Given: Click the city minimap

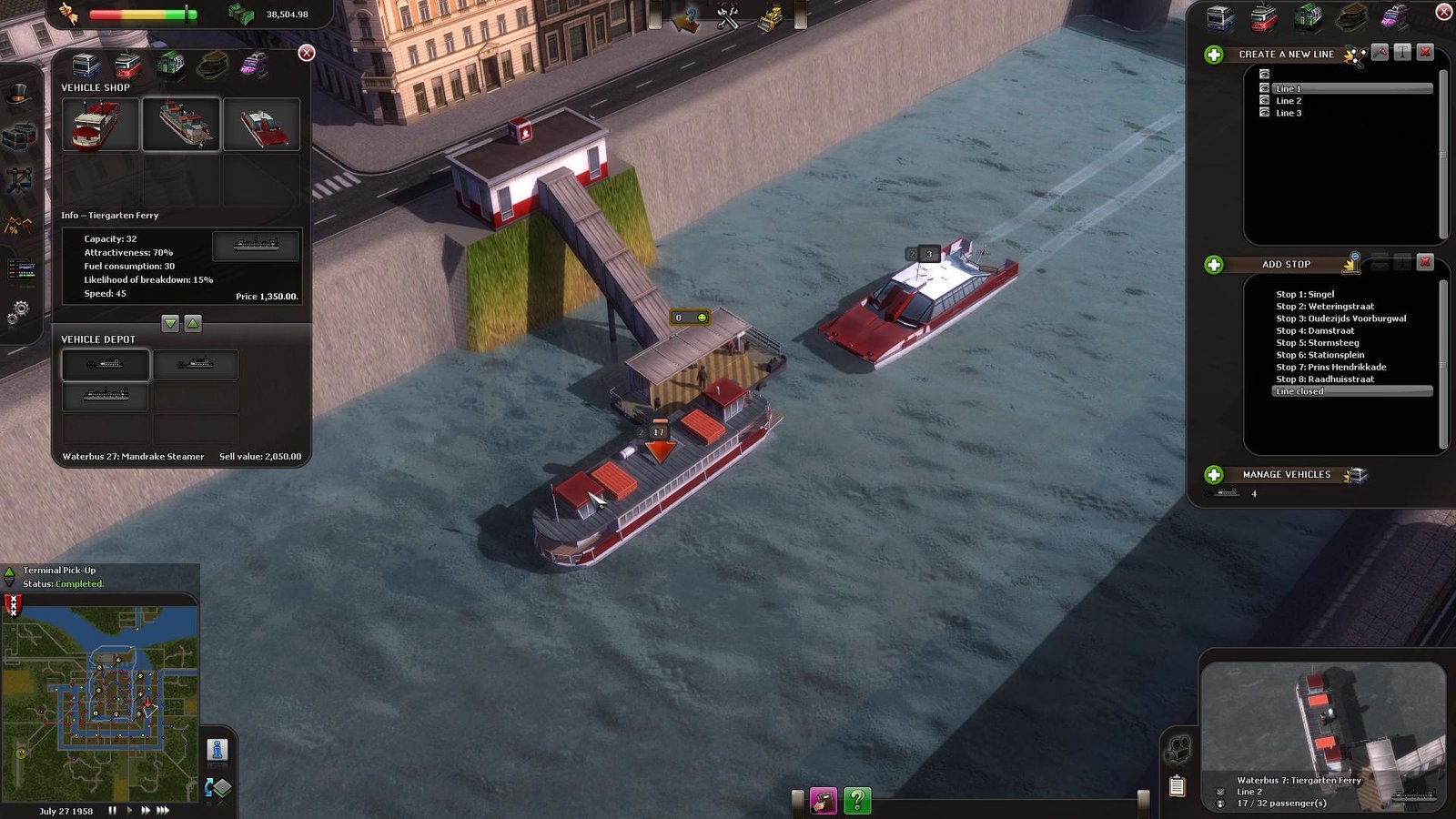Looking at the screenshot, I should click(100, 696).
